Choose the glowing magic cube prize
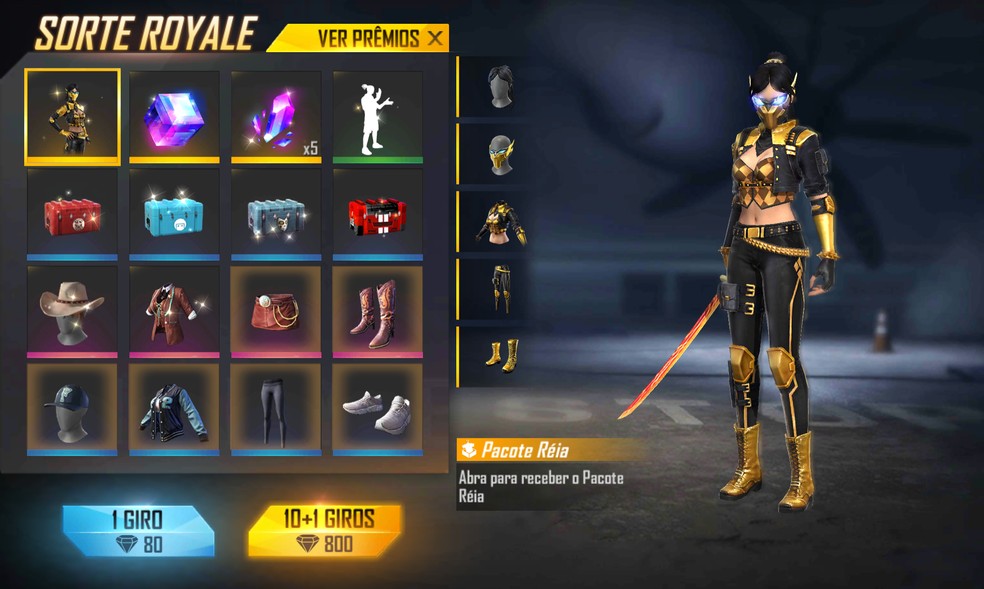984x589 pixels. (175, 116)
